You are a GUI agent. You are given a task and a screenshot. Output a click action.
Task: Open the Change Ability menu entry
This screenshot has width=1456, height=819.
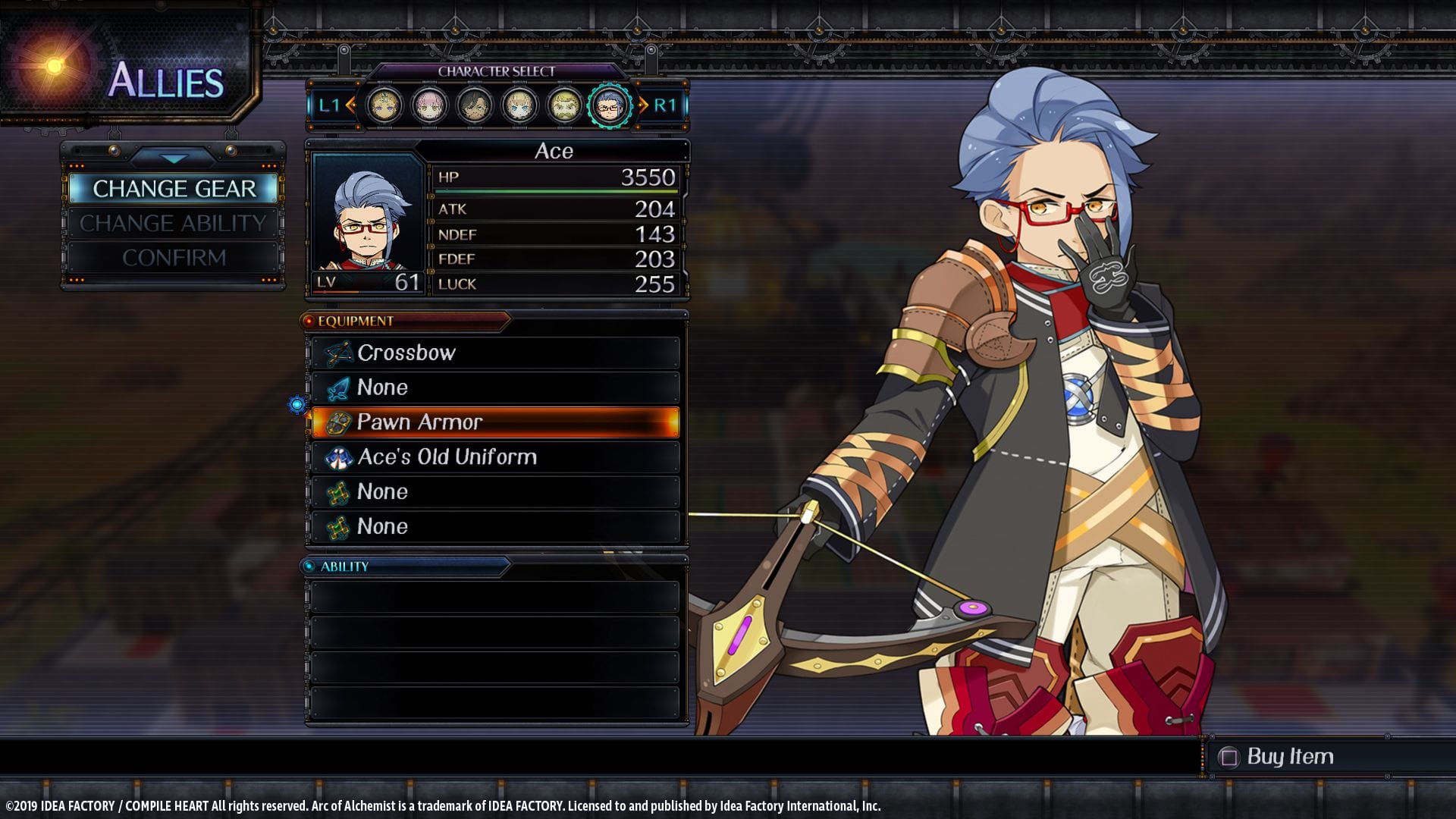click(x=174, y=224)
